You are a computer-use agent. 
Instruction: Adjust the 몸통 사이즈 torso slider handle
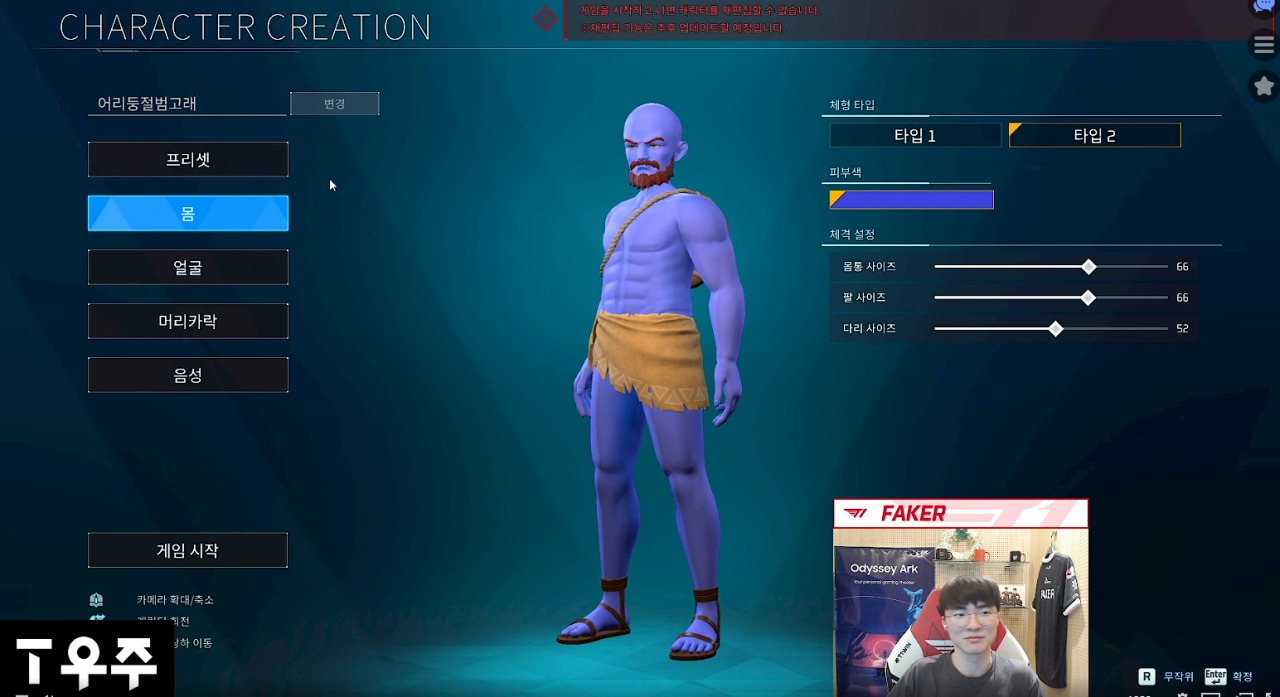click(1089, 267)
